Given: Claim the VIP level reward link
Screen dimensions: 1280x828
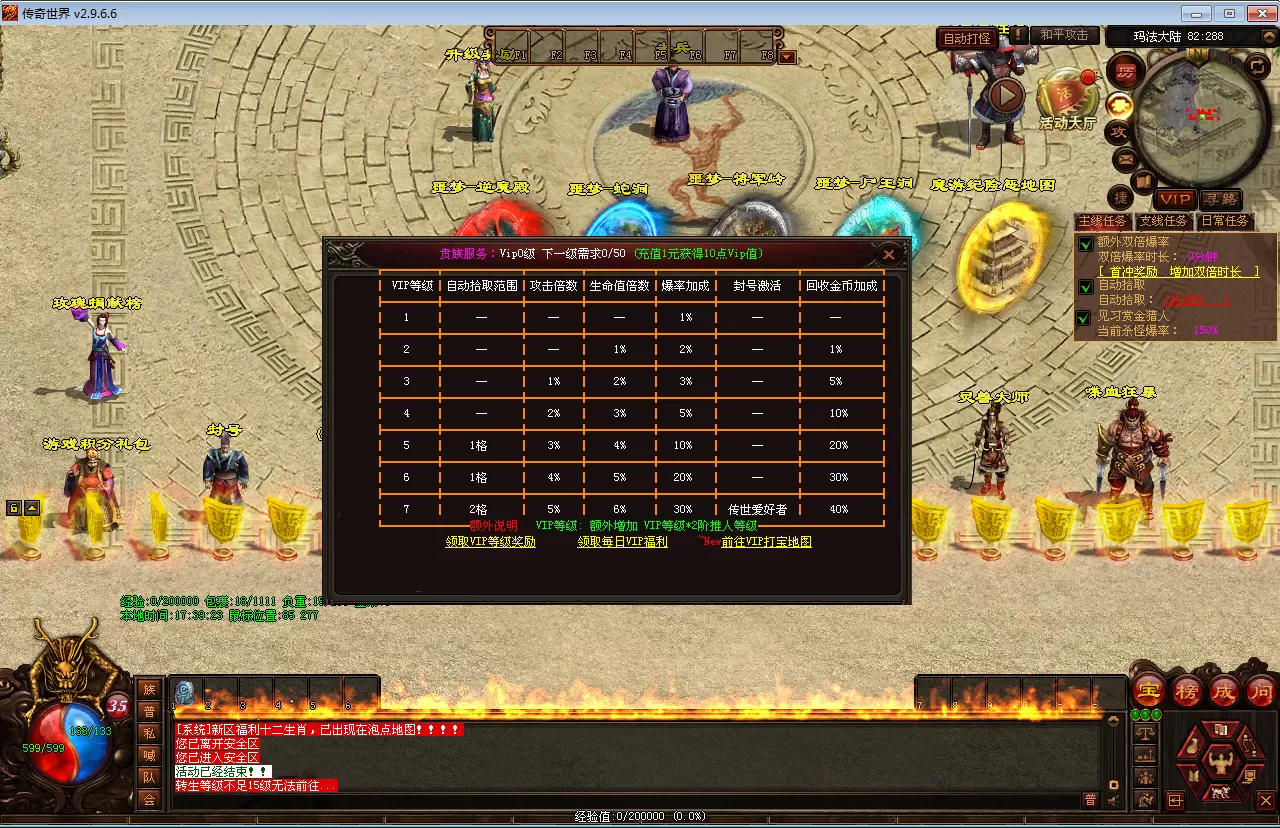Looking at the screenshot, I should pos(490,542).
